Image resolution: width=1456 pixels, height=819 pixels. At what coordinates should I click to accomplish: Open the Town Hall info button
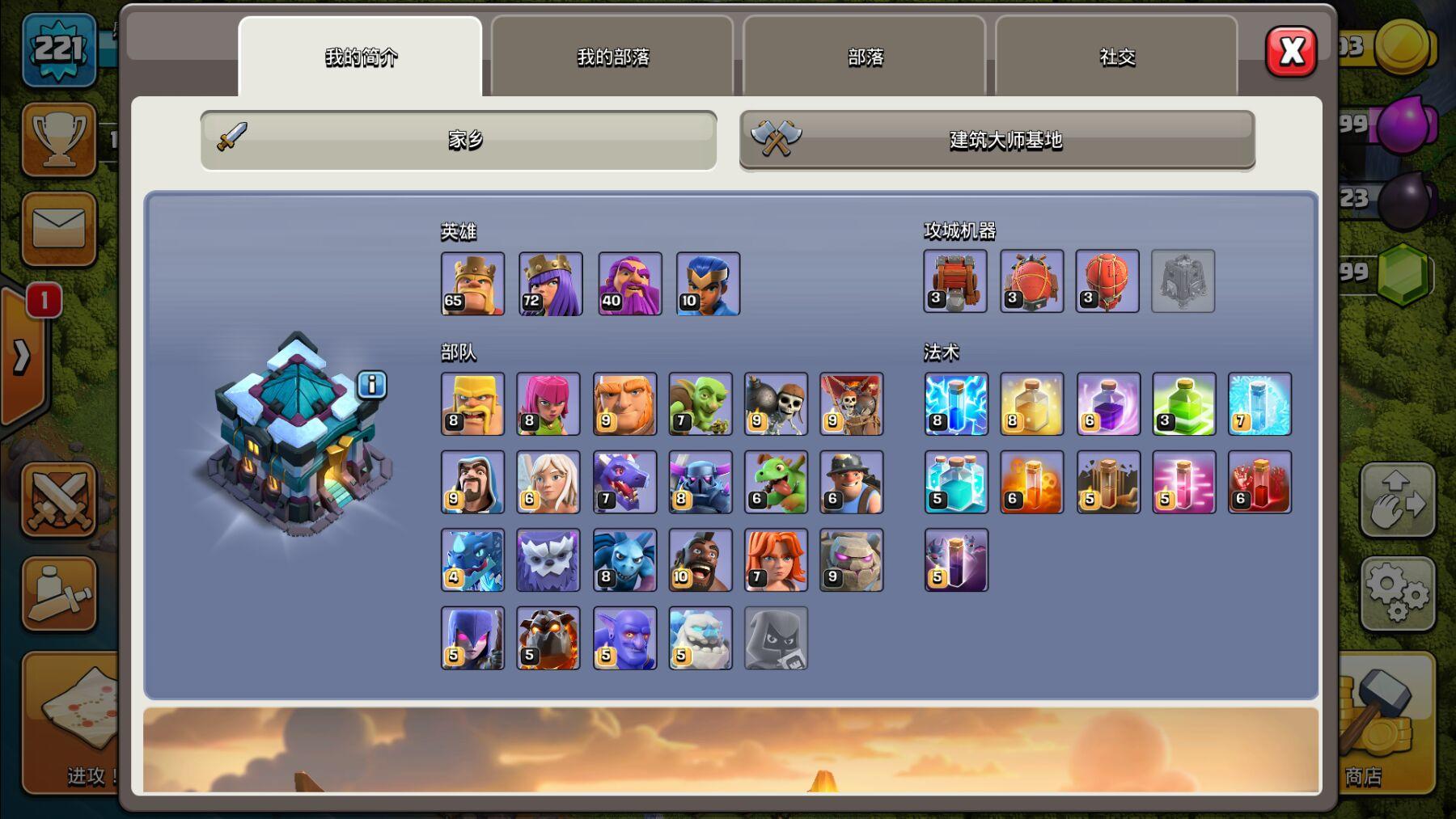371,386
